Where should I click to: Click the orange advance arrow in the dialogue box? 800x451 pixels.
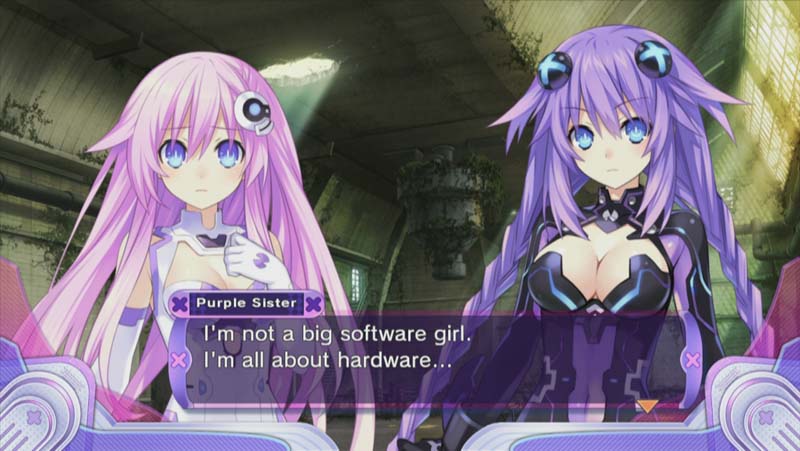coord(648,405)
